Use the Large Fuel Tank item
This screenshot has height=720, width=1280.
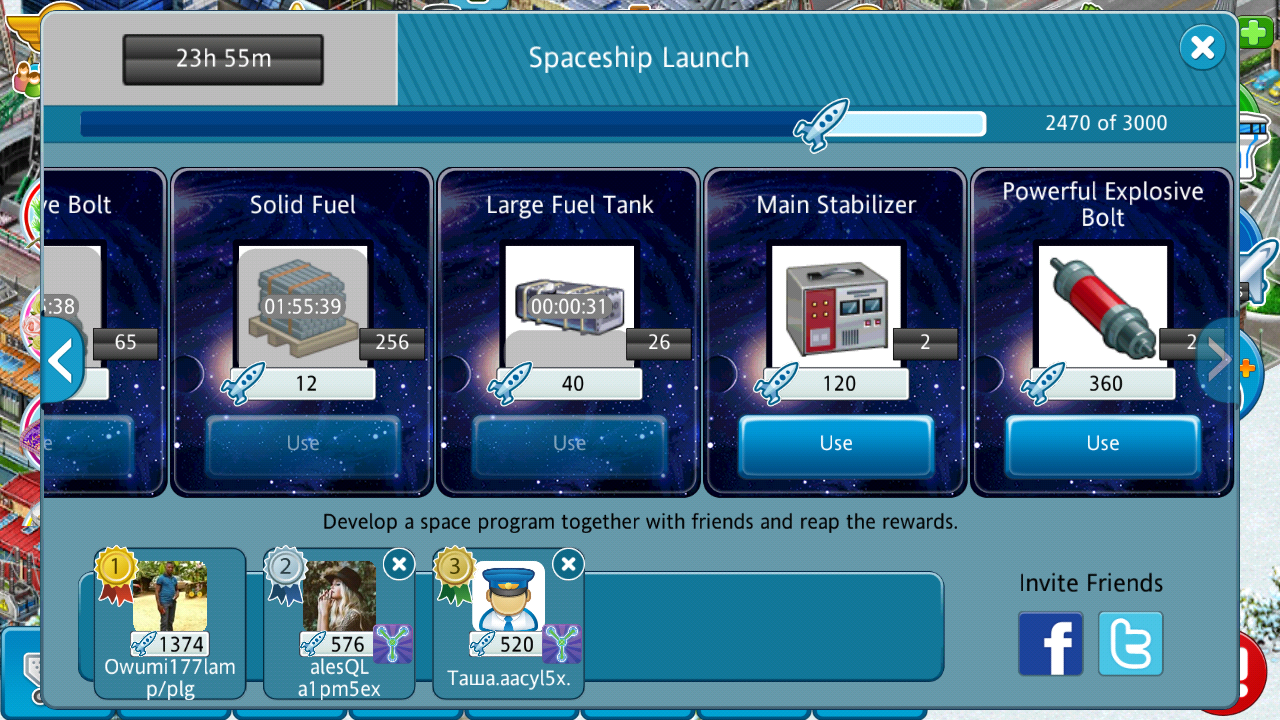[x=570, y=444]
